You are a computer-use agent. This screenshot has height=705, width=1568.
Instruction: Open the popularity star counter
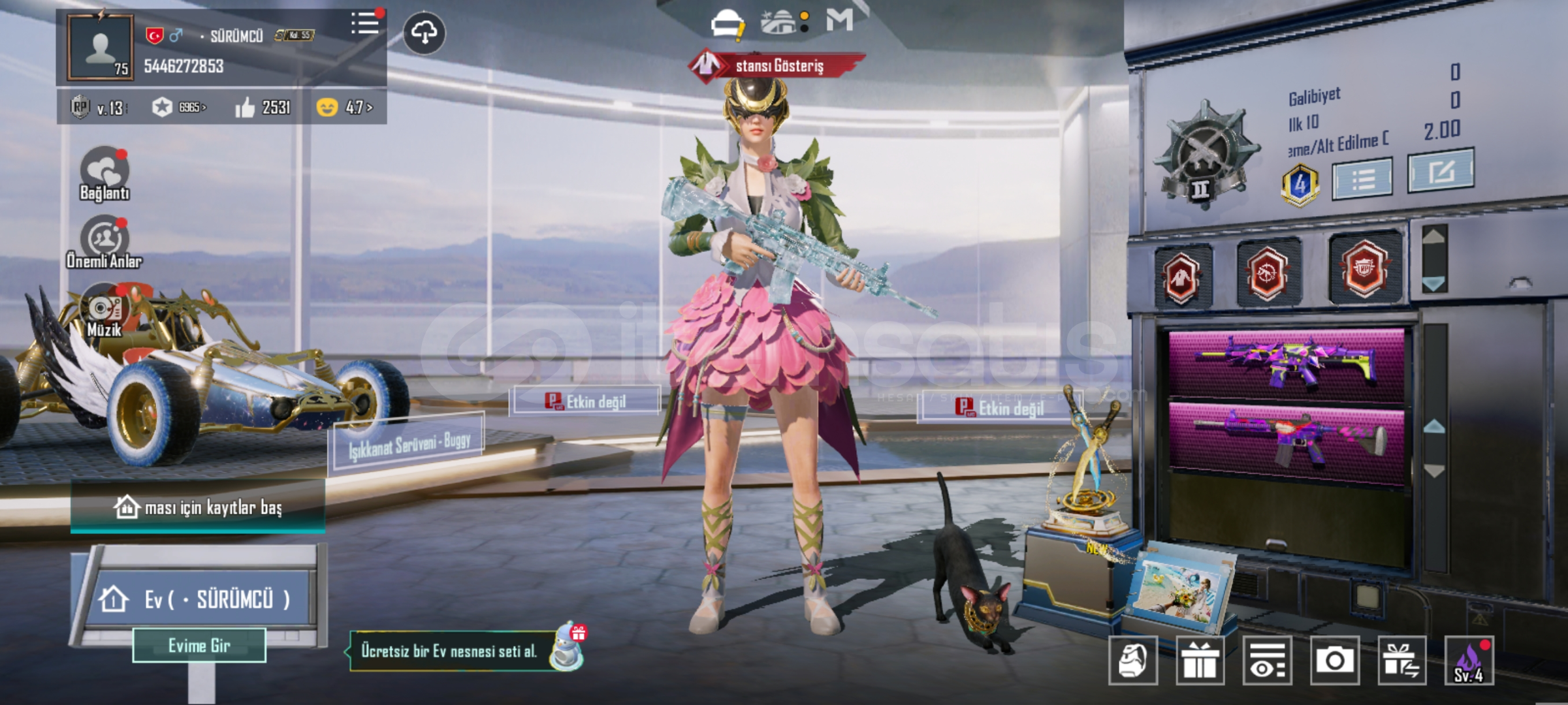(178, 107)
